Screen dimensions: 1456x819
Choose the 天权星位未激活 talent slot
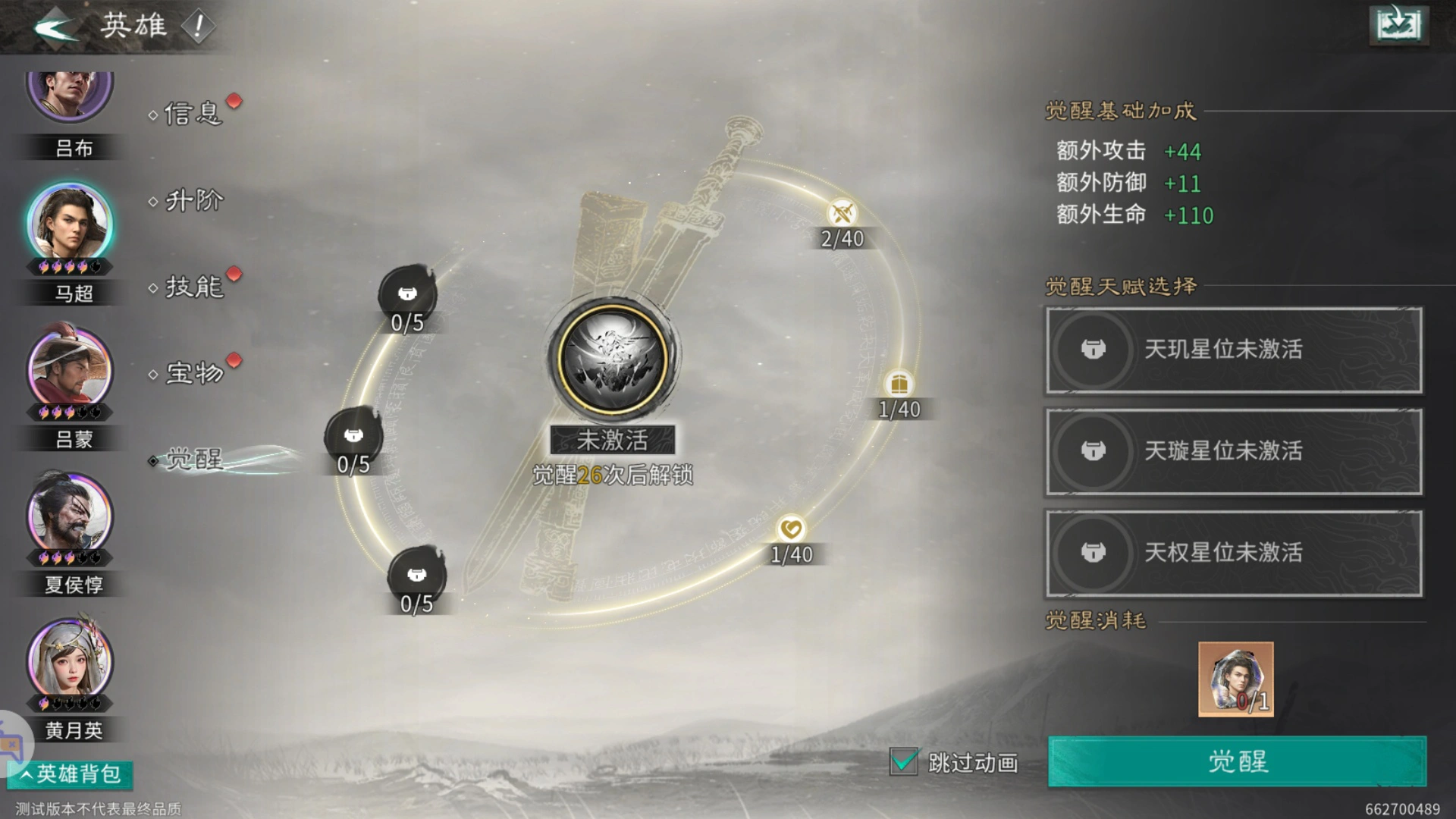[x=1234, y=554]
